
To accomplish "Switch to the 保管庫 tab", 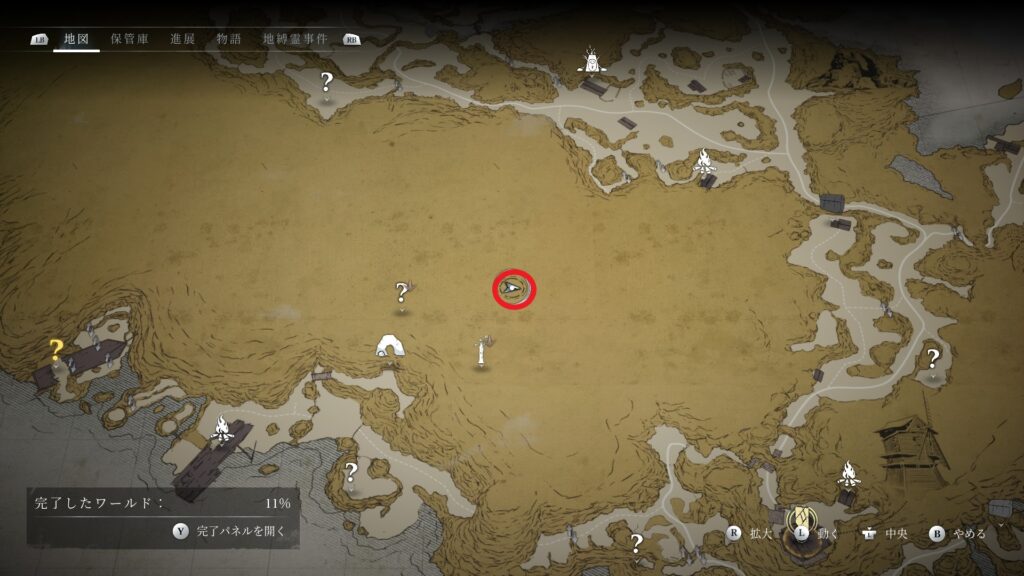I will [x=130, y=39].
